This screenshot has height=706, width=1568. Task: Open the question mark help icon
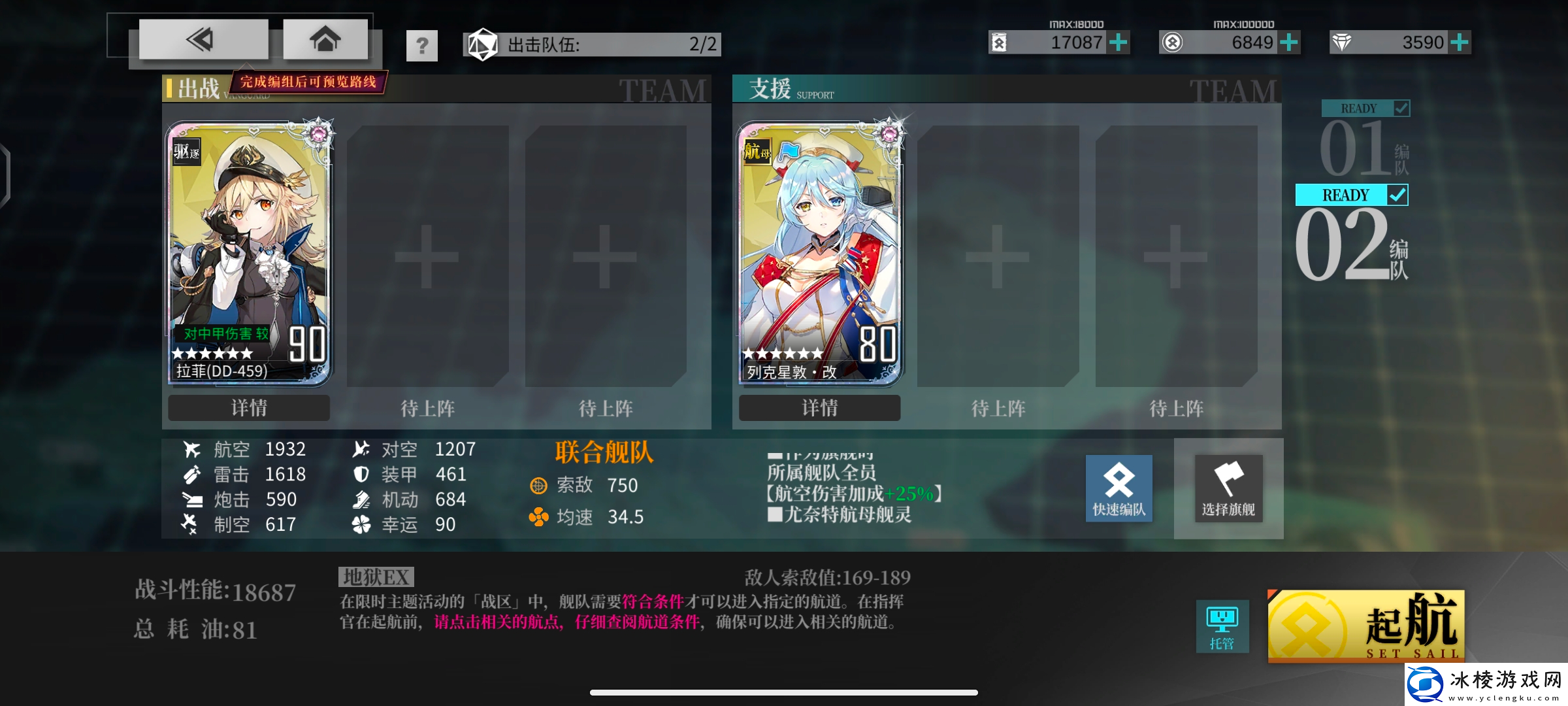(421, 45)
